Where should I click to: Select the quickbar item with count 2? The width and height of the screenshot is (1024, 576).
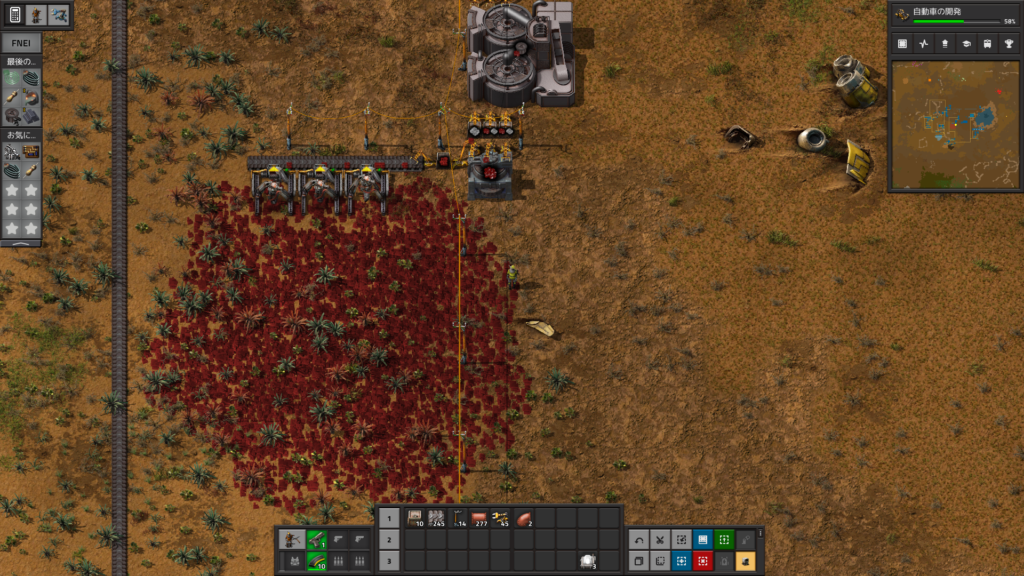coord(523,518)
